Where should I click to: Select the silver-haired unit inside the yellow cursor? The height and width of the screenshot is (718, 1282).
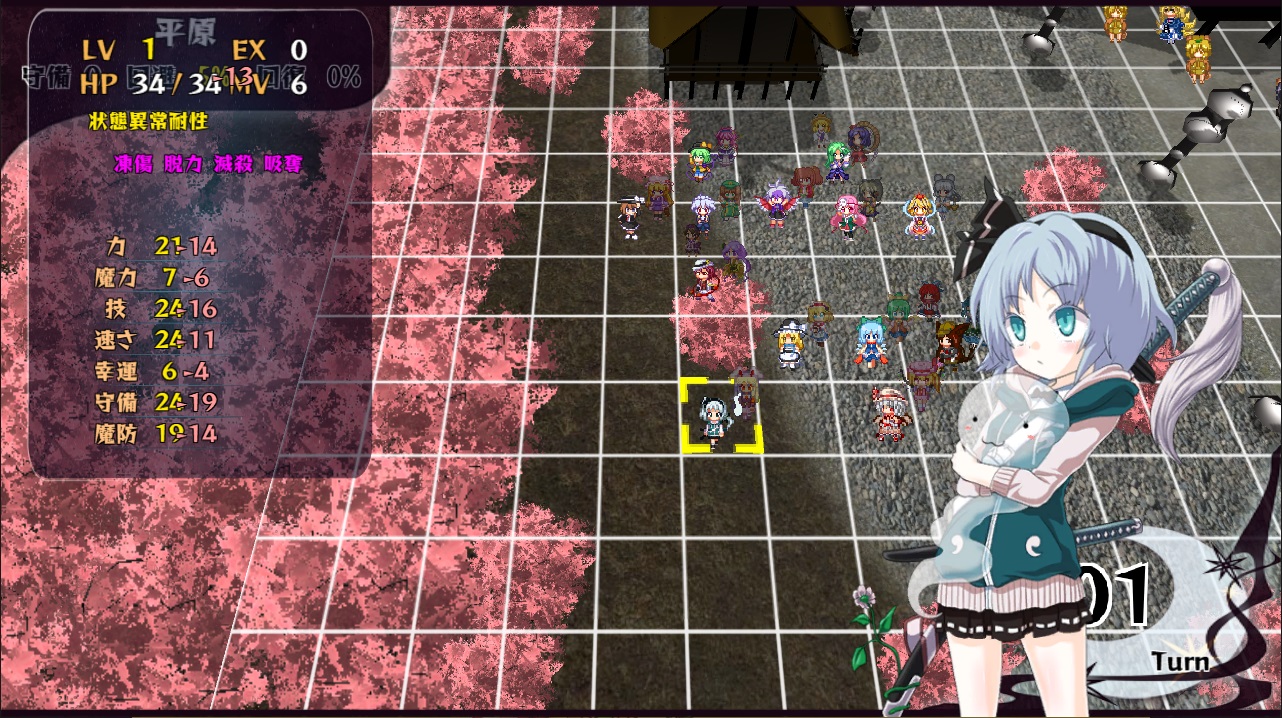tap(714, 419)
